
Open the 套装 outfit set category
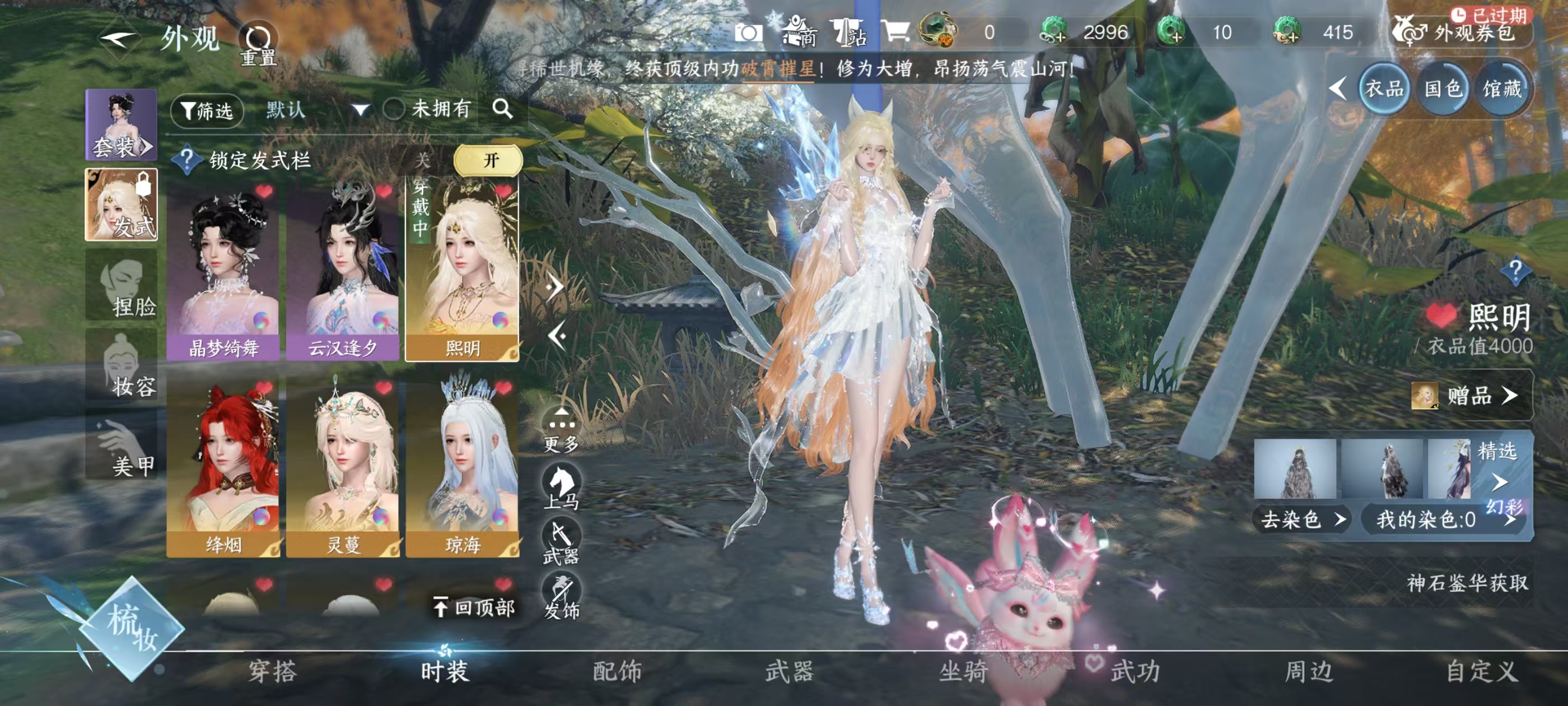pos(121,125)
